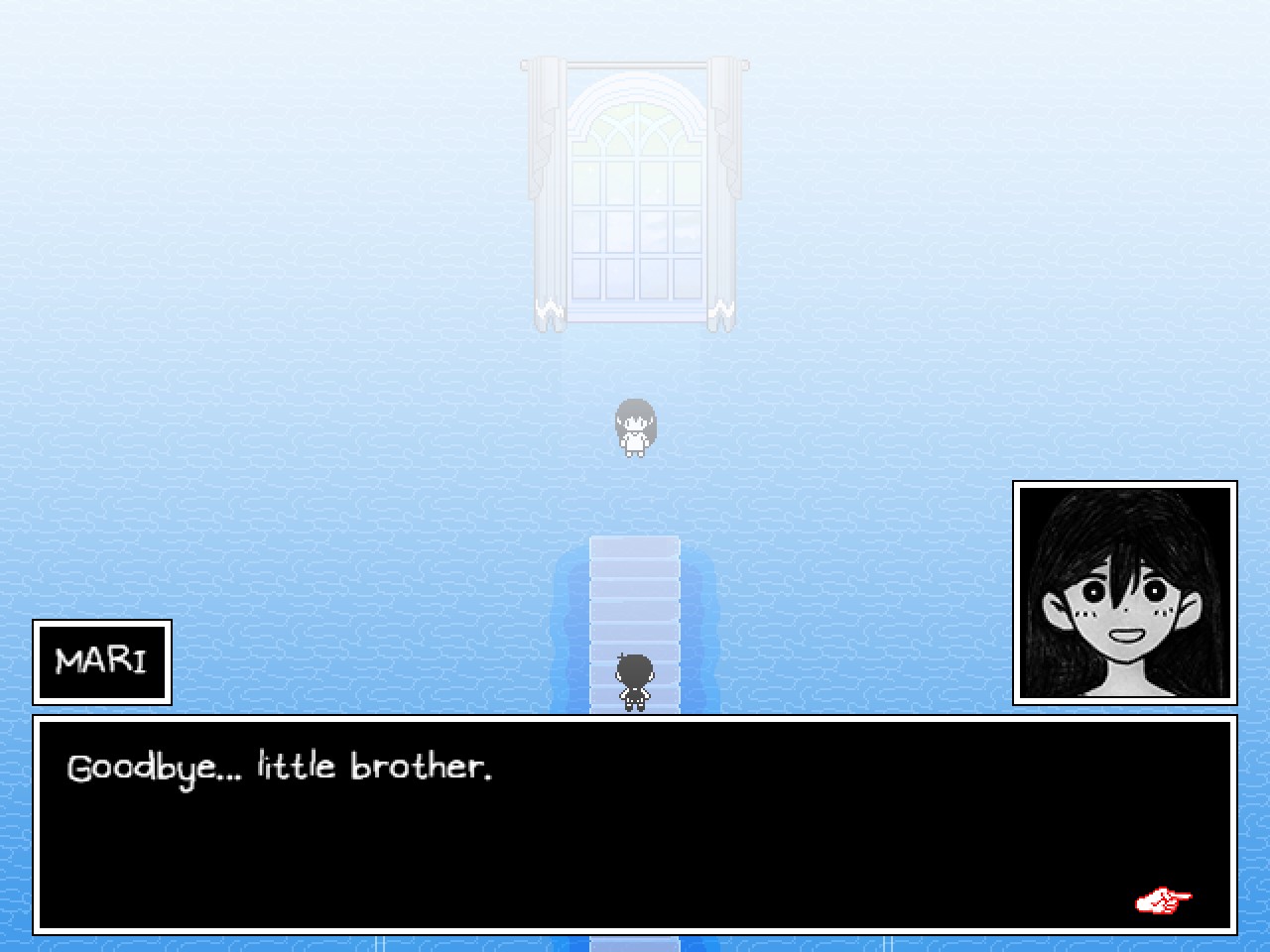Select the Omori sprite on the stairs
The width and height of the screenshot is (1270, 952).
click(632, 682)
